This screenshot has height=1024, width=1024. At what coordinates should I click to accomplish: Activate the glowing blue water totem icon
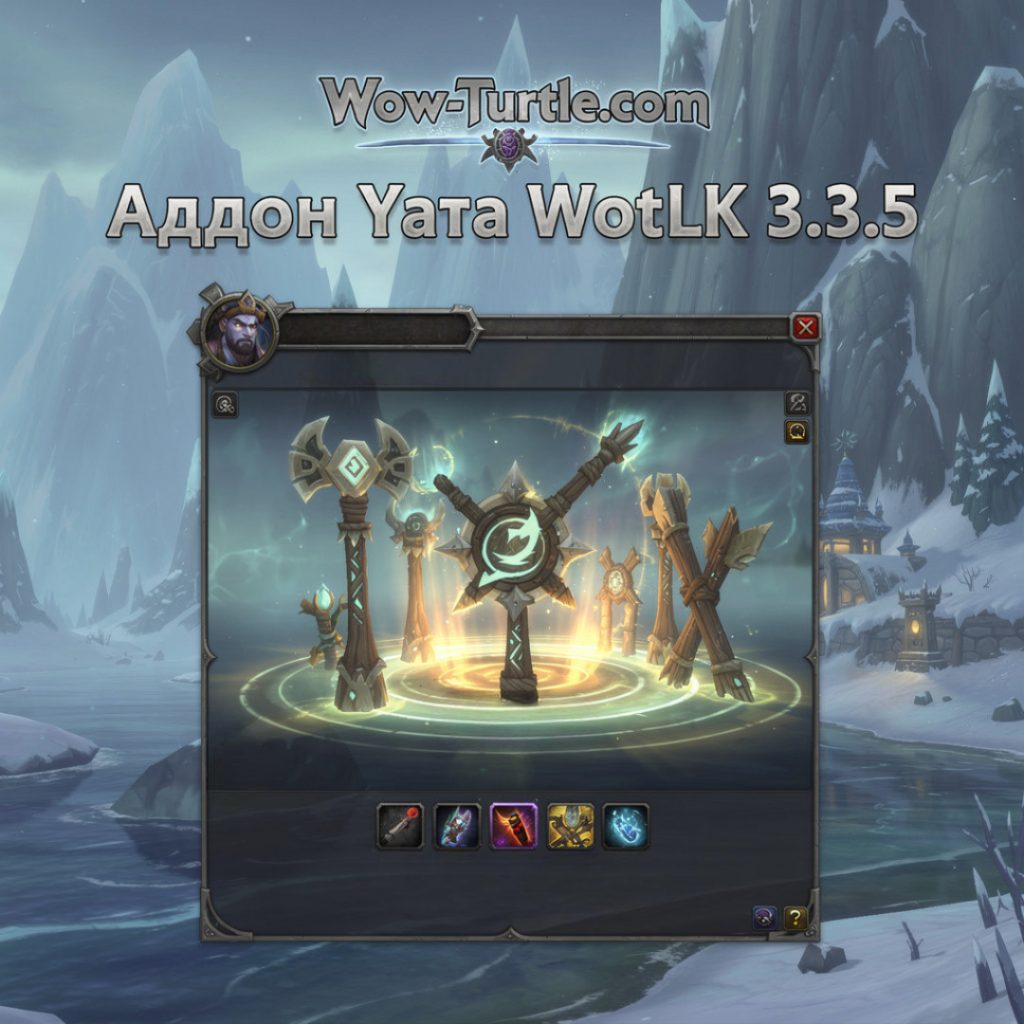click(626, 826)
